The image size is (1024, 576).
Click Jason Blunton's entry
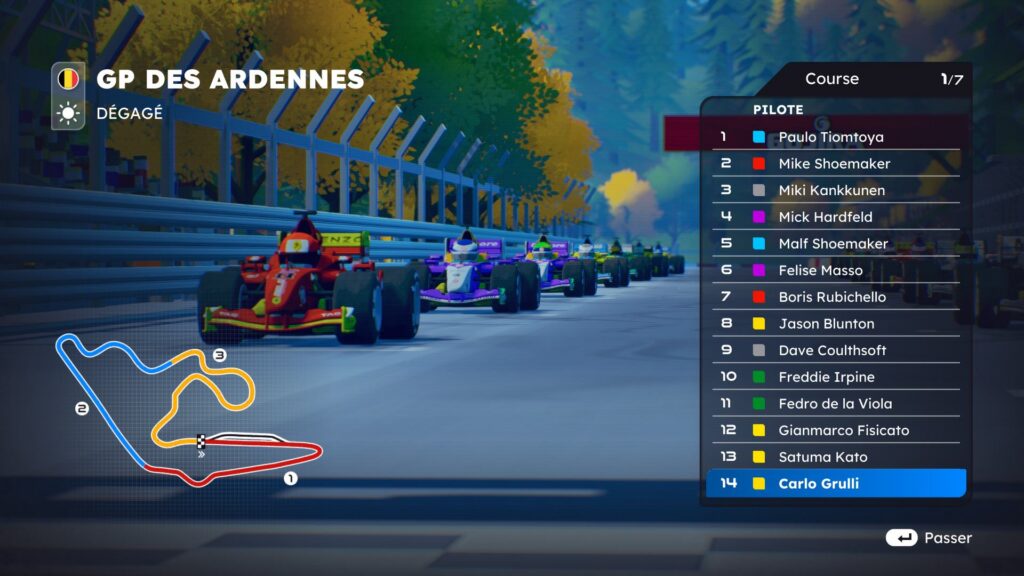[x=835, y=324]
